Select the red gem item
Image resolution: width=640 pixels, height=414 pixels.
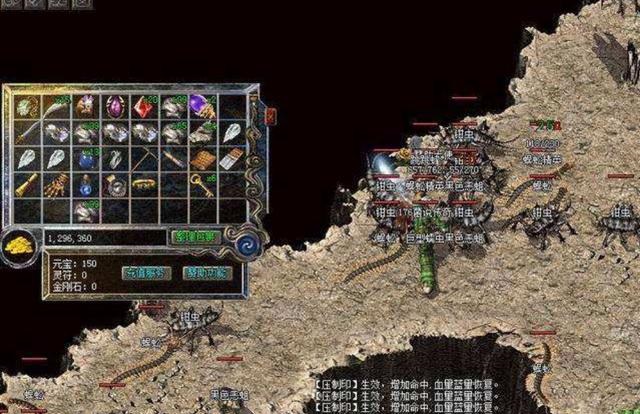point(141,106)
